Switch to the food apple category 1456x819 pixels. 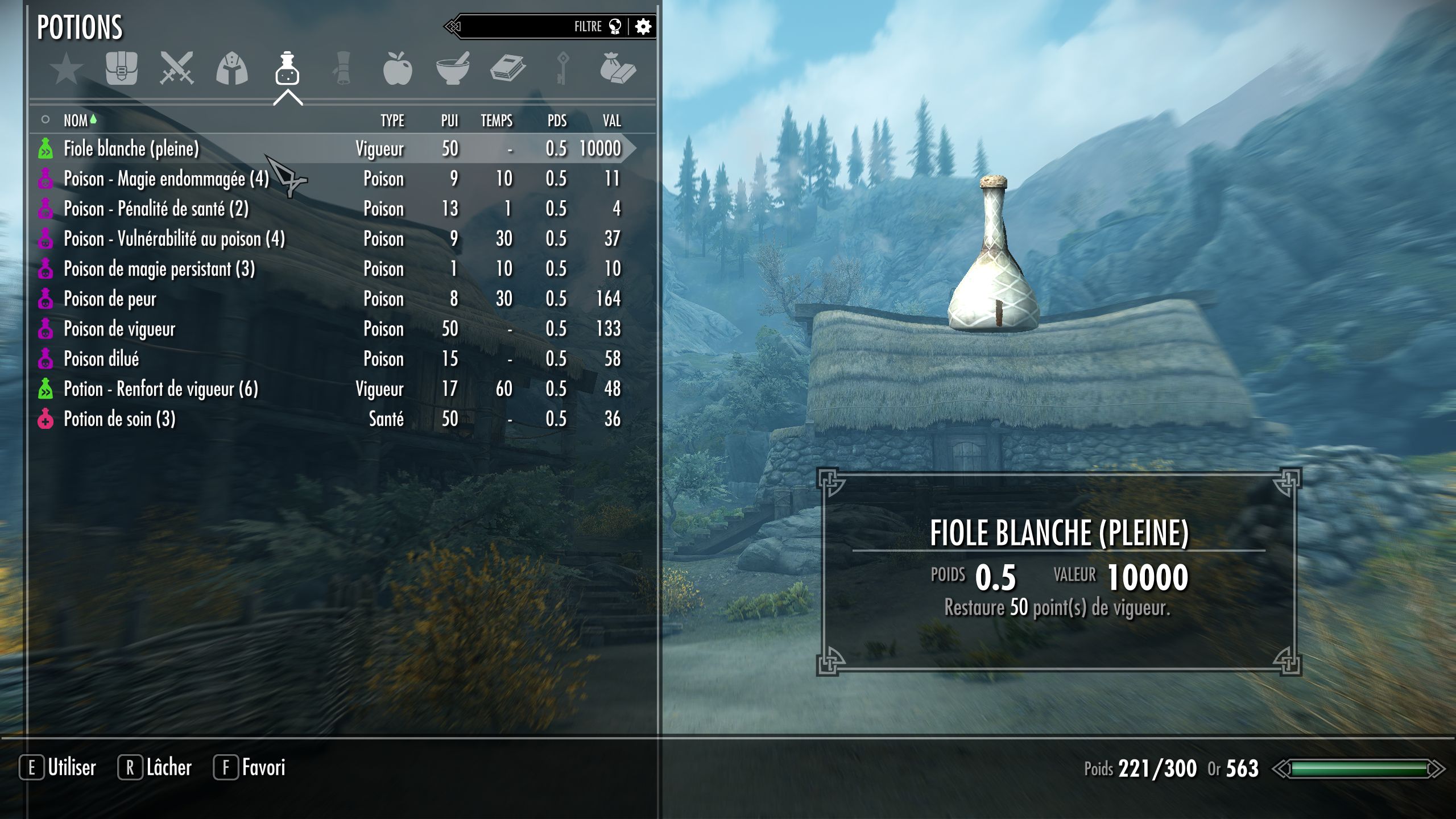click(397, 69)
